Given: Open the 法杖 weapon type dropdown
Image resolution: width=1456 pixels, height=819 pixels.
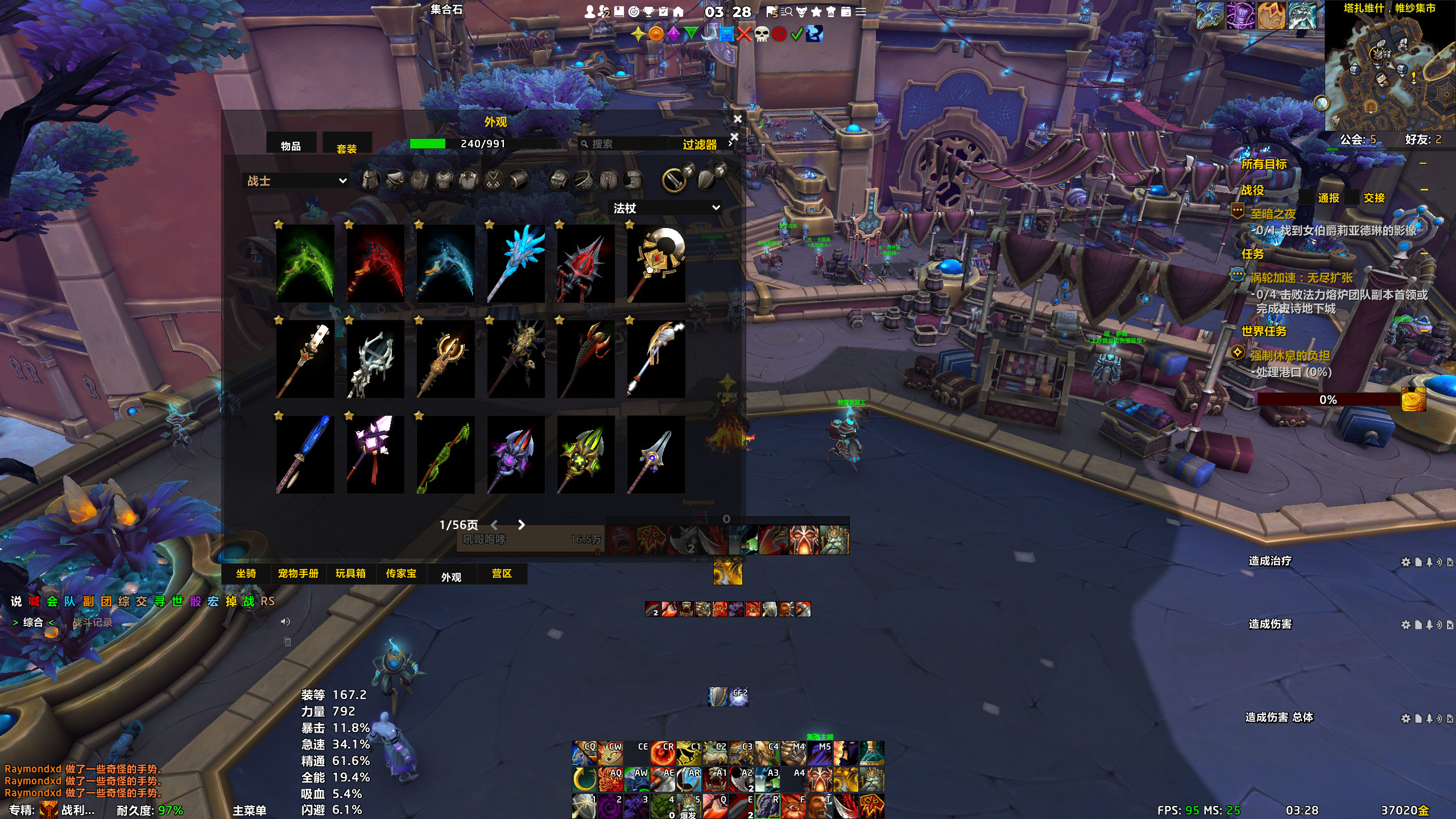Looking at the screenshot, I should 666,208.
